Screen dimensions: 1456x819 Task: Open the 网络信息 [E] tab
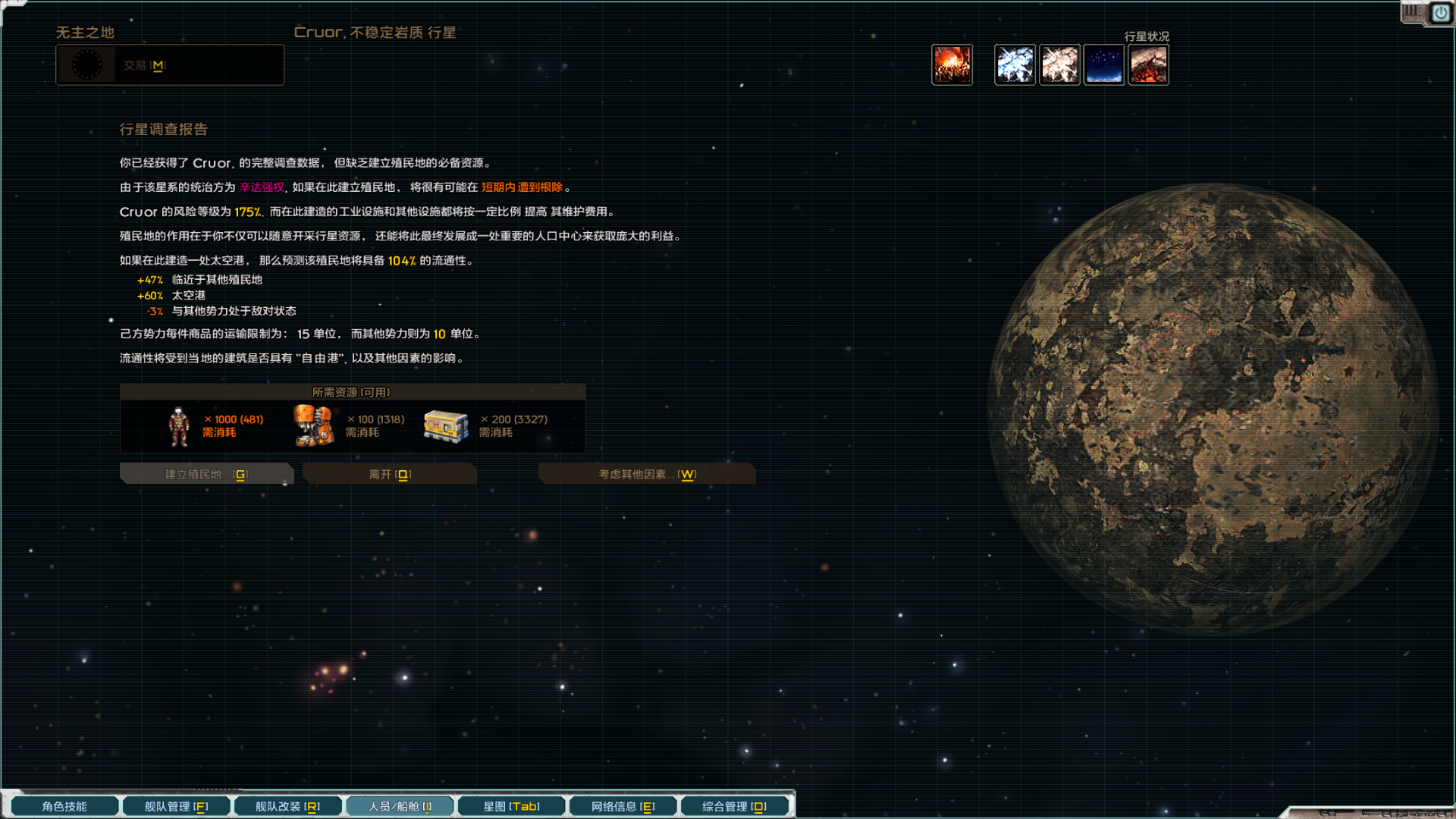pos(622,806)
